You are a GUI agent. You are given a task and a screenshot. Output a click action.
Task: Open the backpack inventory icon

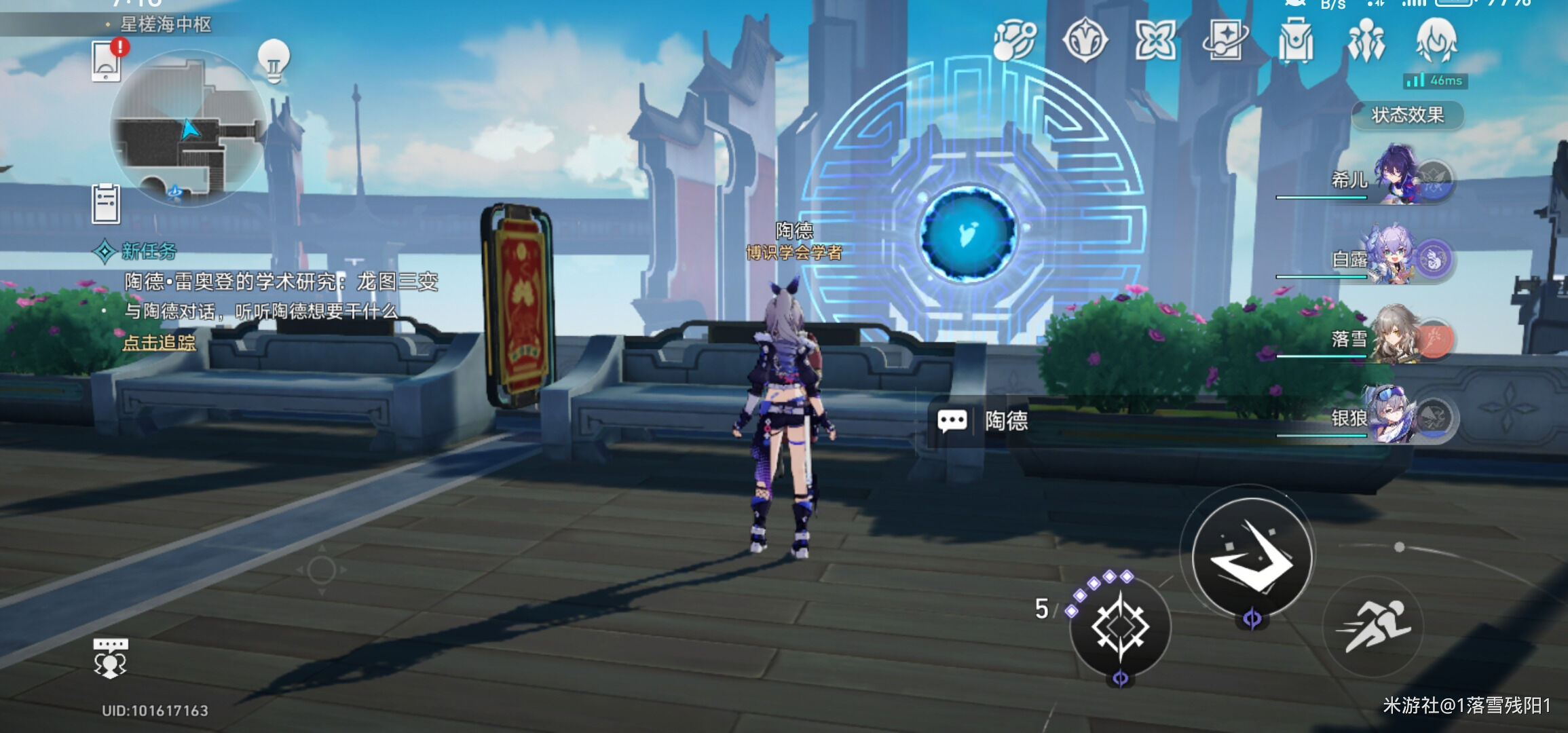click(1295, 41)
